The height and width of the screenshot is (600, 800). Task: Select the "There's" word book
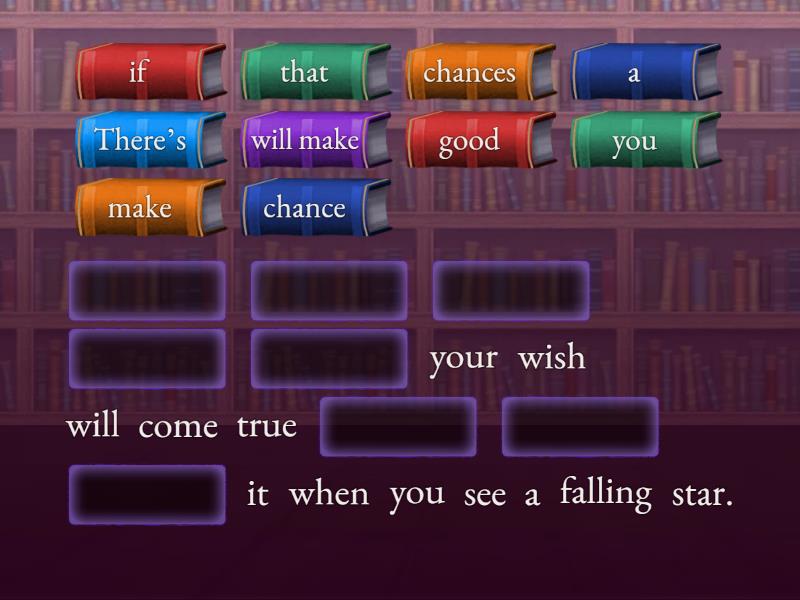click(140, 140)
